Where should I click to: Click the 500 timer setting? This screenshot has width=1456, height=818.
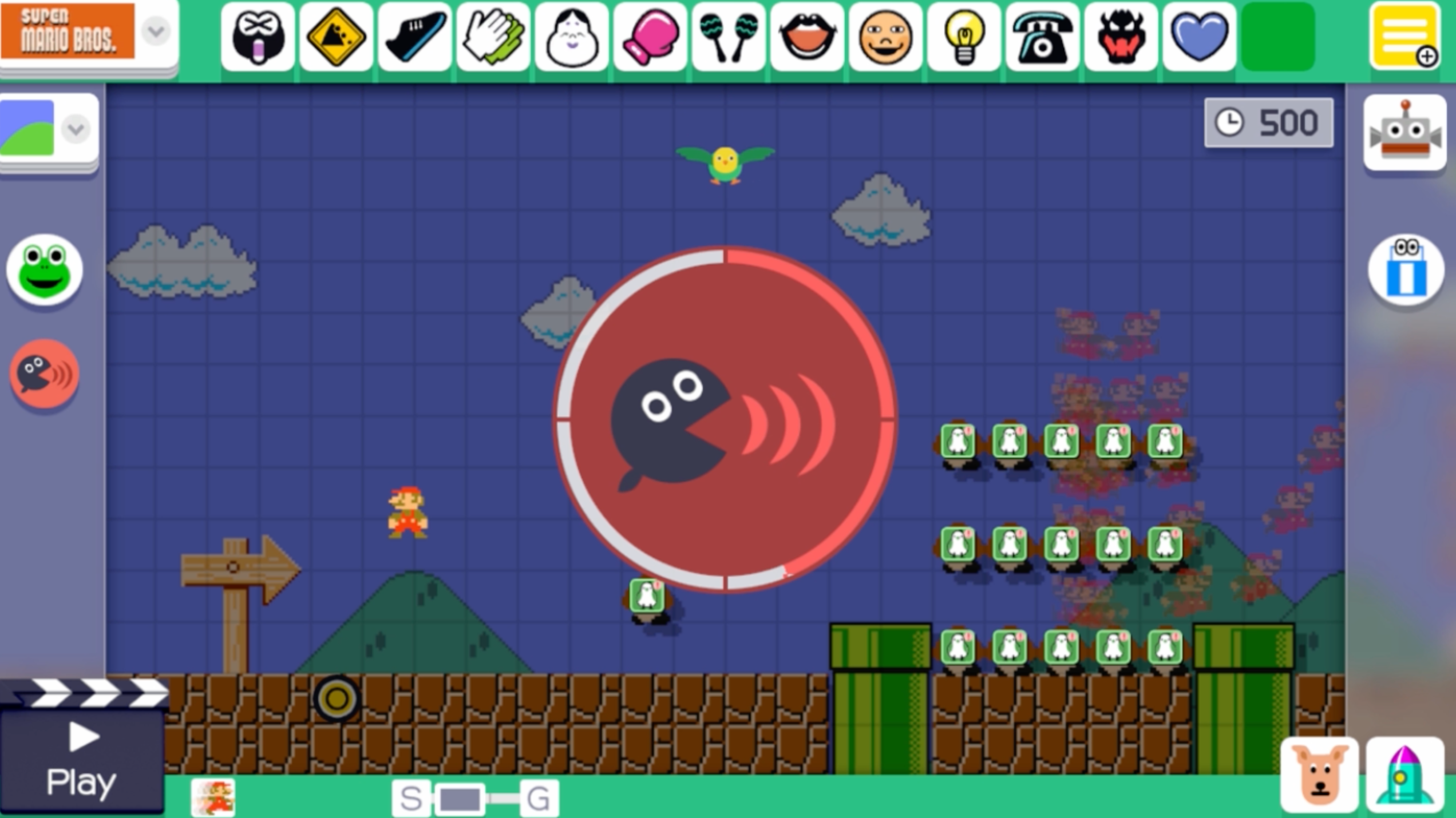click(1268, 121)
